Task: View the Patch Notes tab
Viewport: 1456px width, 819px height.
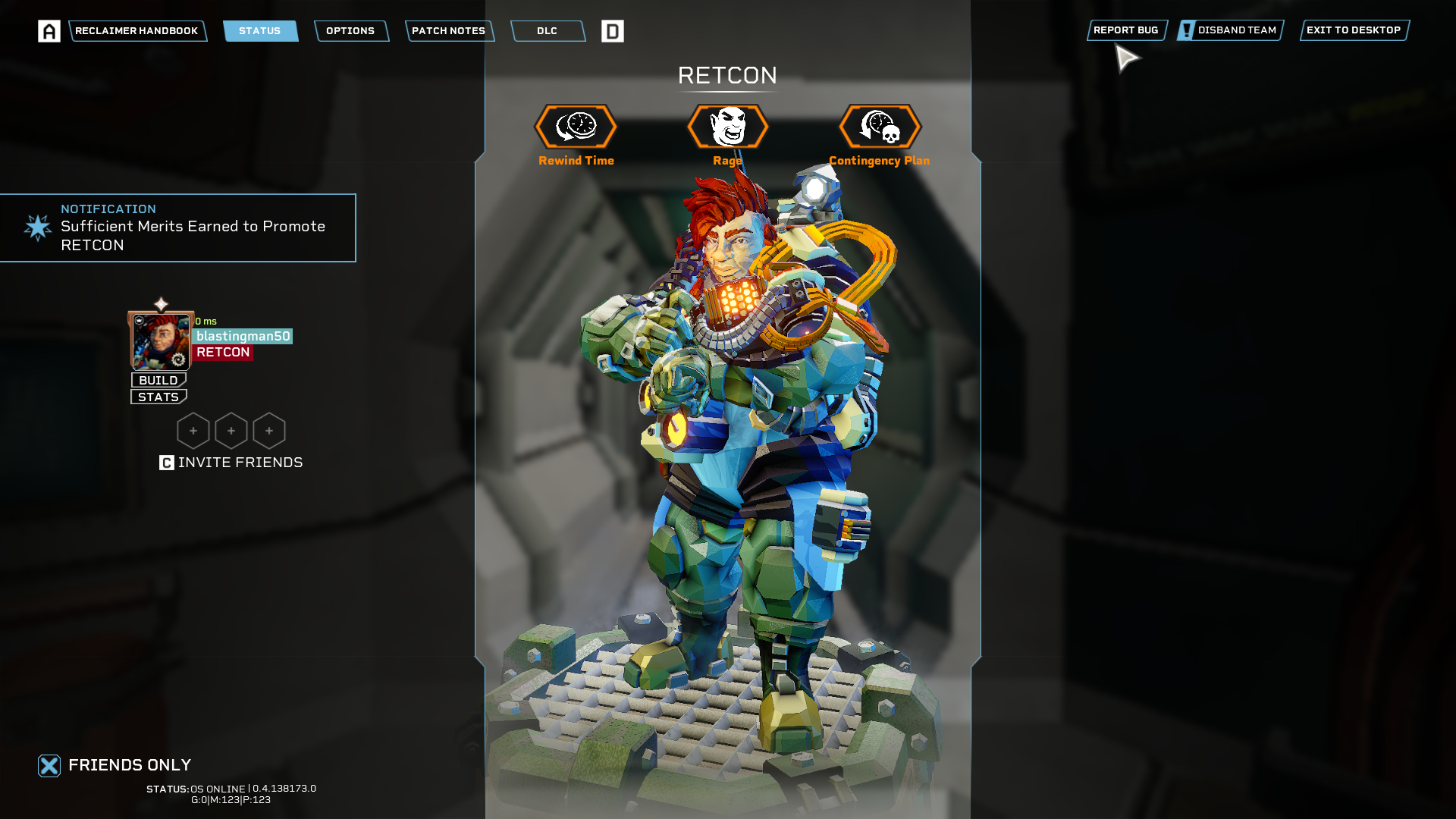Action: 449,31
